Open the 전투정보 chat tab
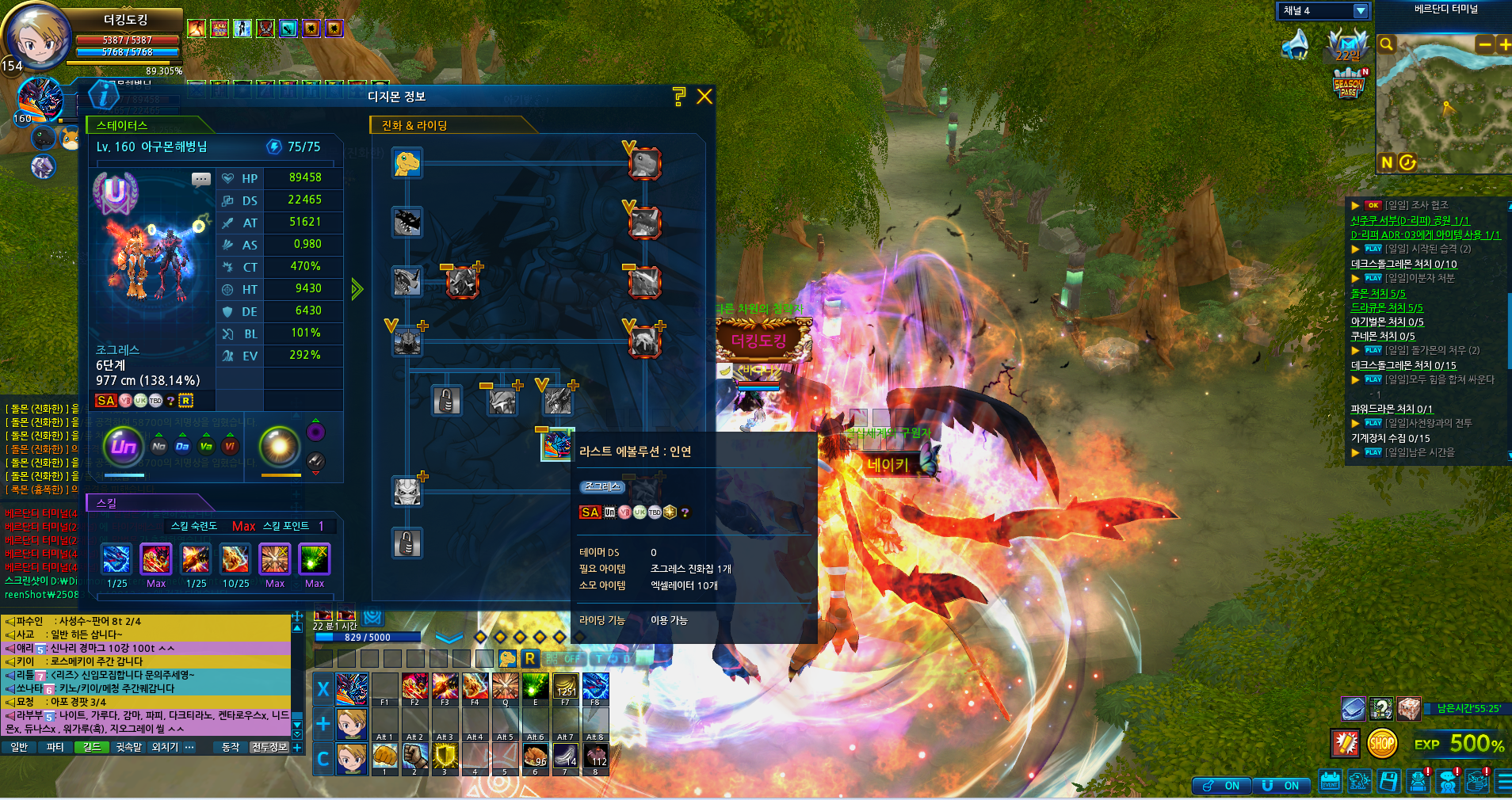Viewport: 1512px width, 800px height. [269, 747]
